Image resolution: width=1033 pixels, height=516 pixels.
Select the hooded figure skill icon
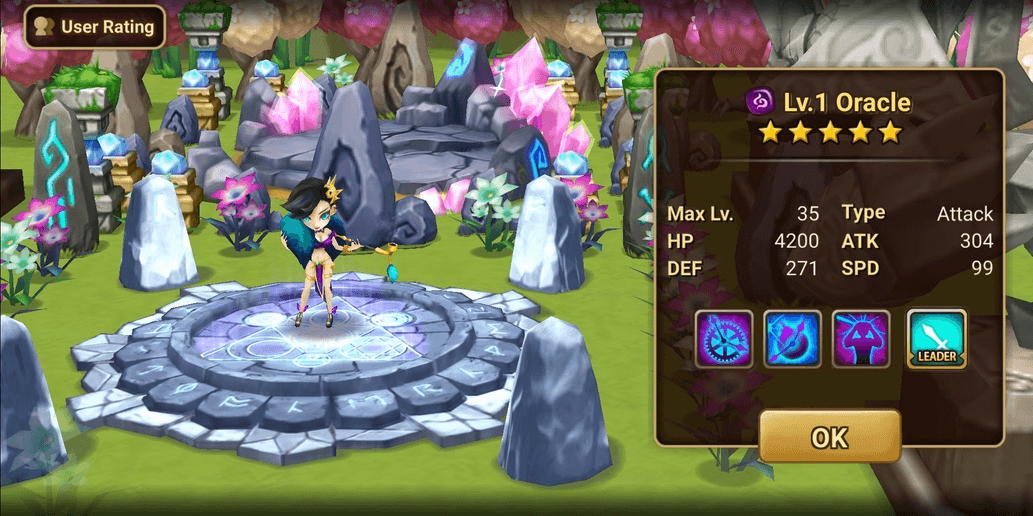tap(861, 339)
